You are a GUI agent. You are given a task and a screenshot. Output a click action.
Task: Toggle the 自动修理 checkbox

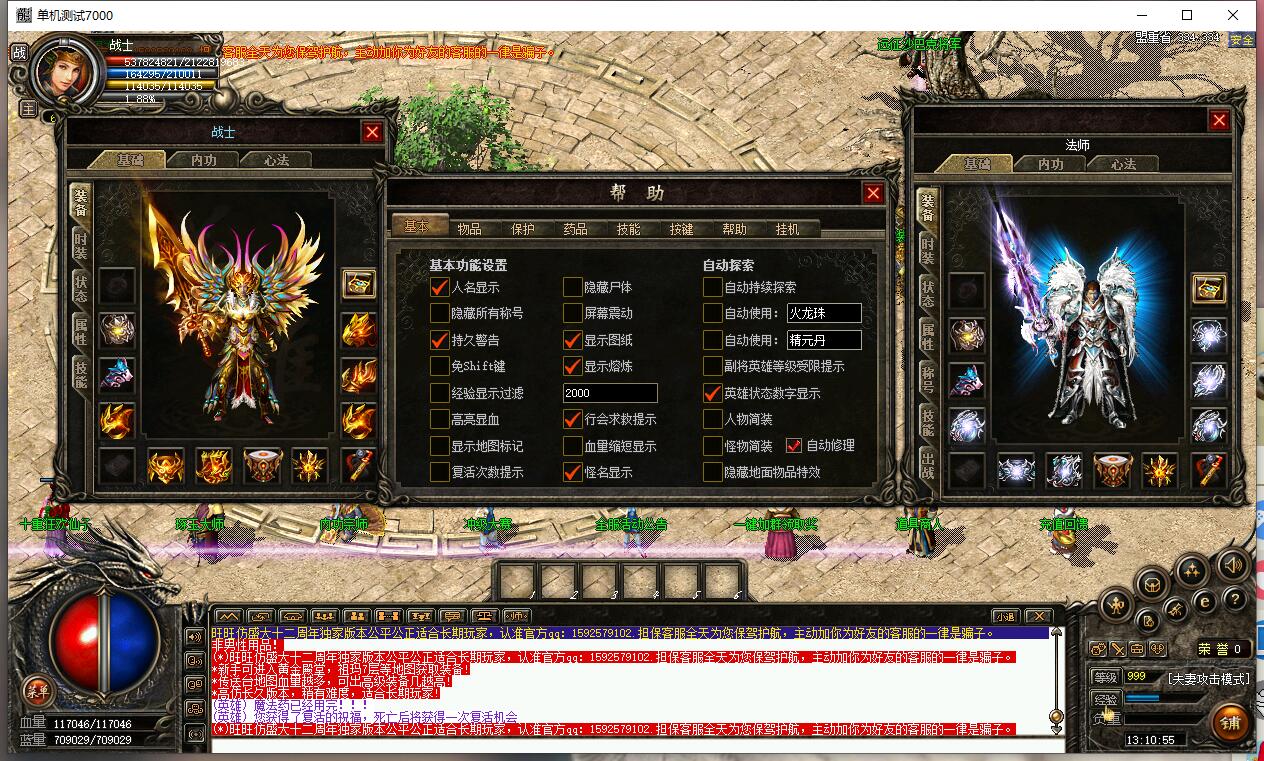coord(794,445)
